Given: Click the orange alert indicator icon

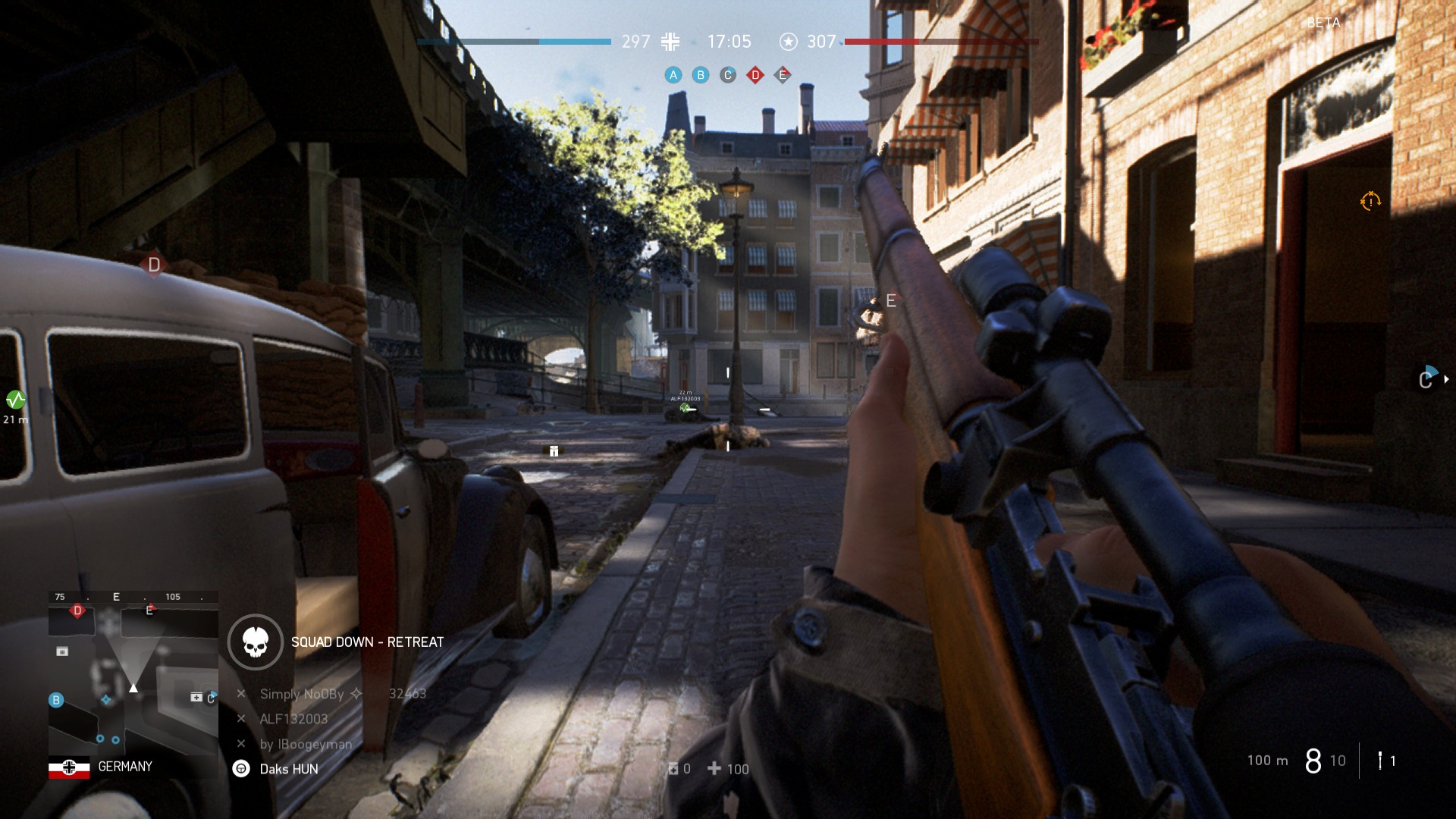Looking at the screenshot, I should [1370, 202].
